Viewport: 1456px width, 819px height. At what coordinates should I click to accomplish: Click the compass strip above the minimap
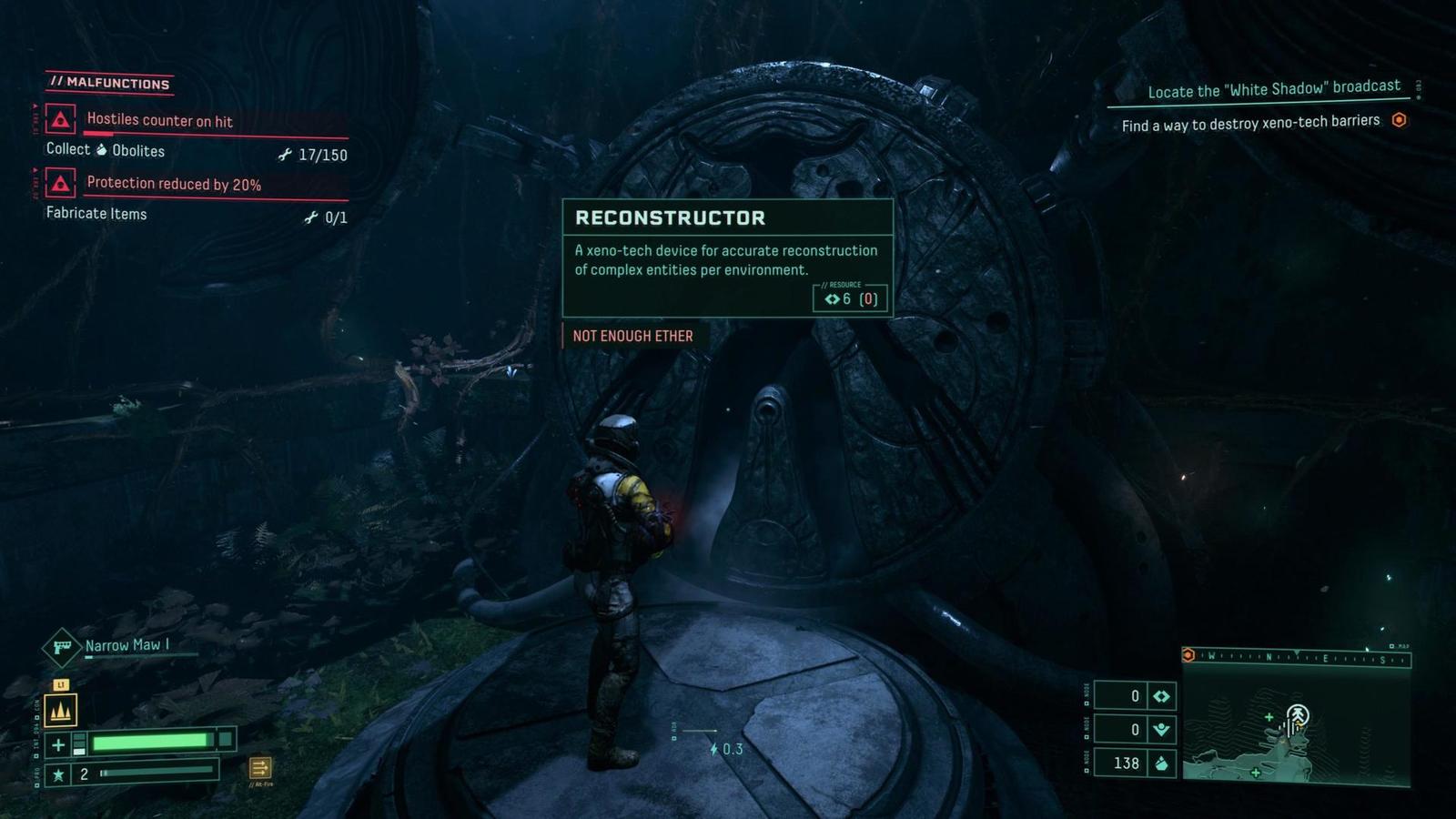coord(1298,658)
